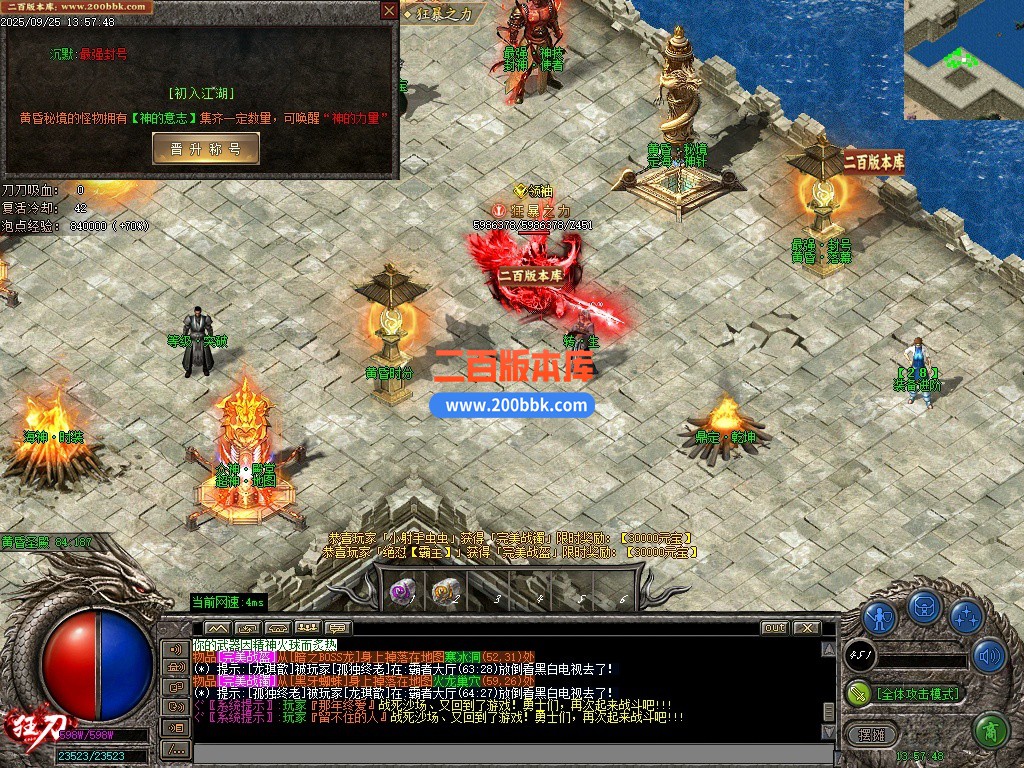Select the mountain-shaped chat channel tab
This screenshot has height=768, width=1024.
pyautogui.click(x=218, y=628)
